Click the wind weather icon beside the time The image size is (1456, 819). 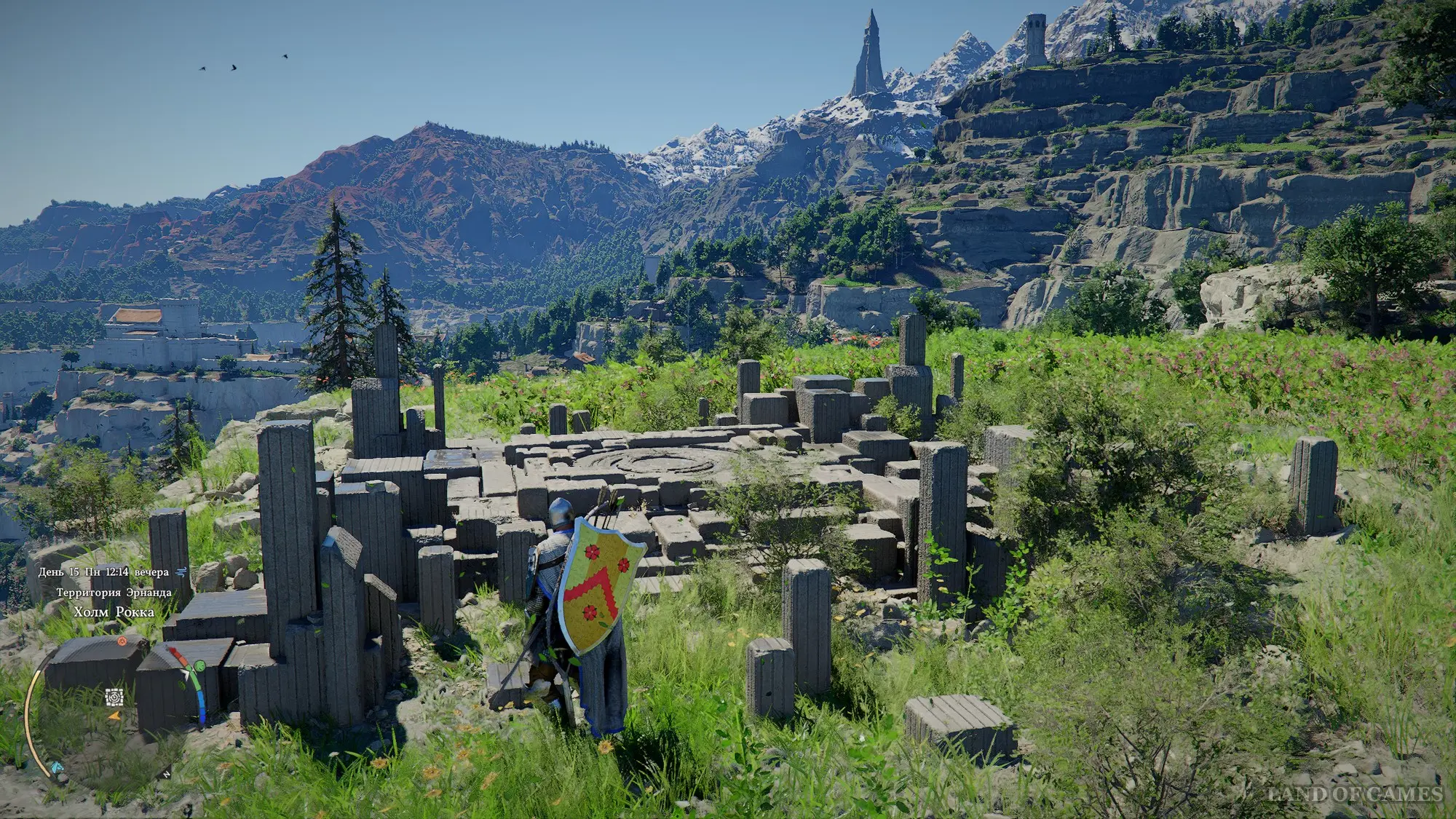(182, 571)
